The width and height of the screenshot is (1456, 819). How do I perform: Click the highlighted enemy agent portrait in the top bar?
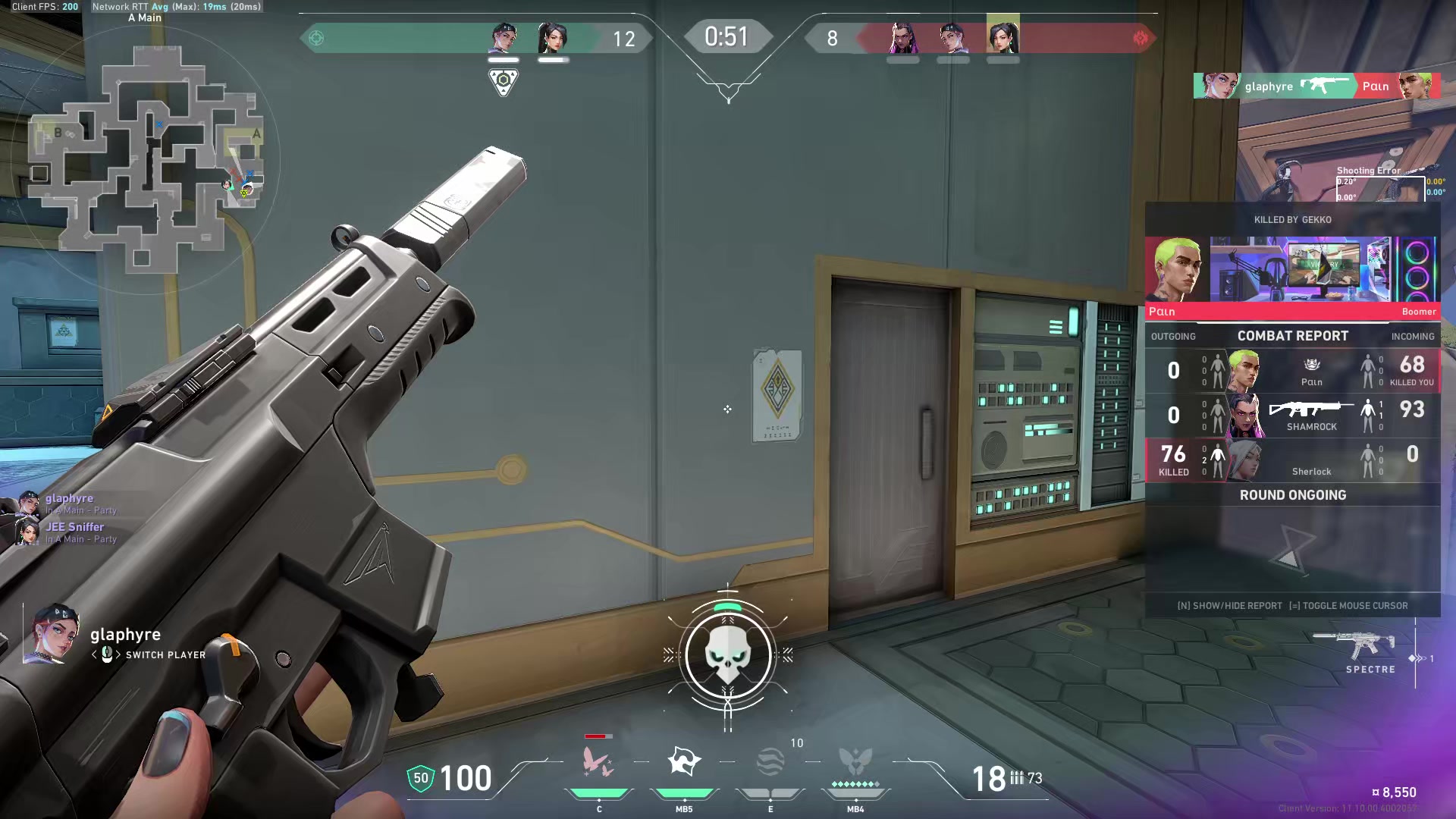tap(1003, 36)
